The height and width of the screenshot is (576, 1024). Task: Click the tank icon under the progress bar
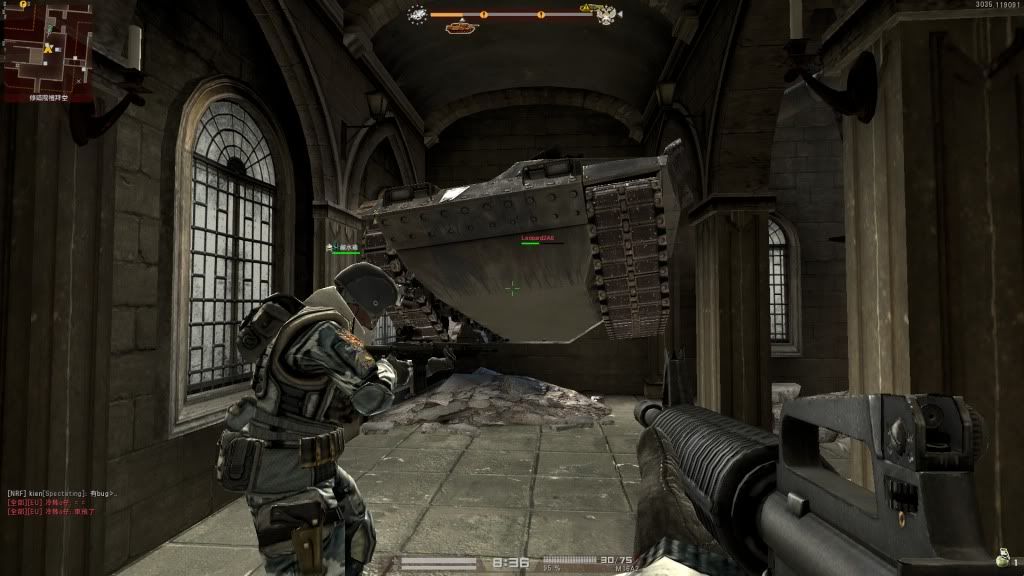click(461, 27)
